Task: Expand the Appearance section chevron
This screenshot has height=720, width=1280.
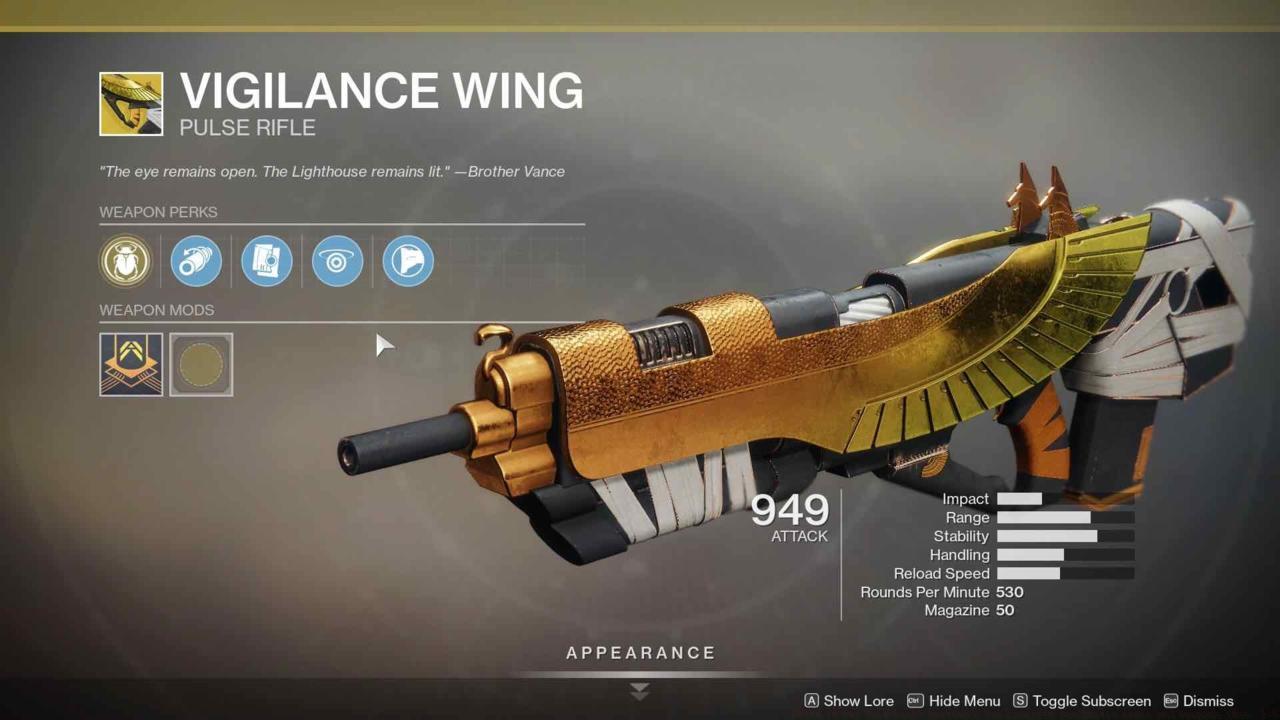Action: (x=639, y=691)
